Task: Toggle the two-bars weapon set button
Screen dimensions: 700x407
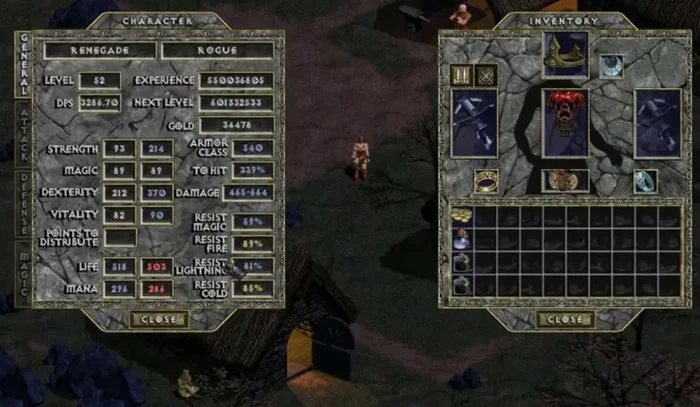Action: pos(463,76)
